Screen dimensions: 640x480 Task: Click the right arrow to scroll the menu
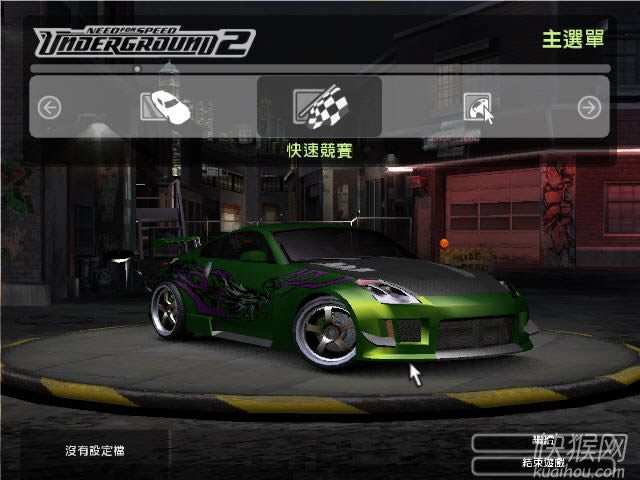[590, 107]
